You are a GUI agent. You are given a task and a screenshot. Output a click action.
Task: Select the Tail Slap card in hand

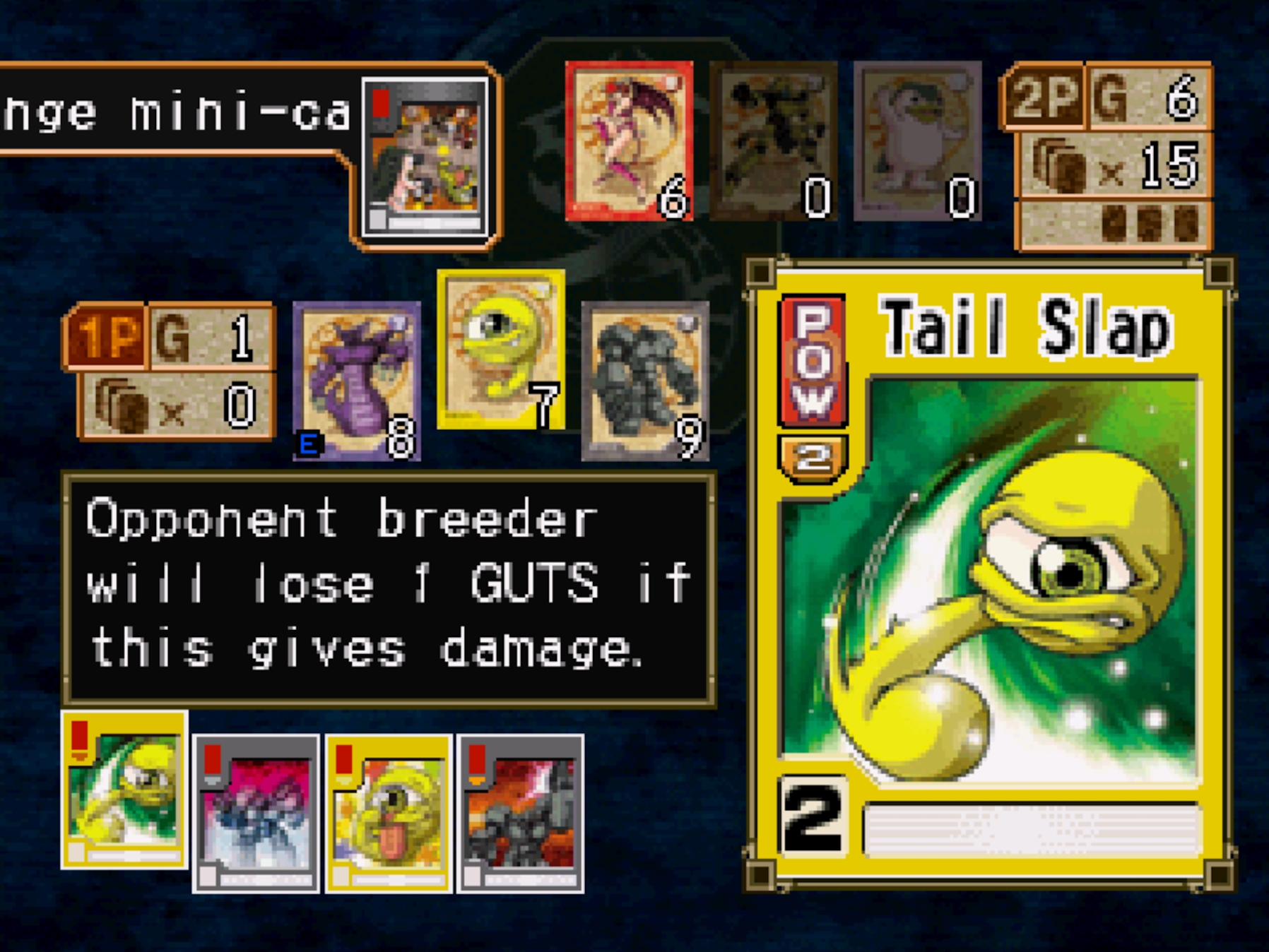[124, 790]
